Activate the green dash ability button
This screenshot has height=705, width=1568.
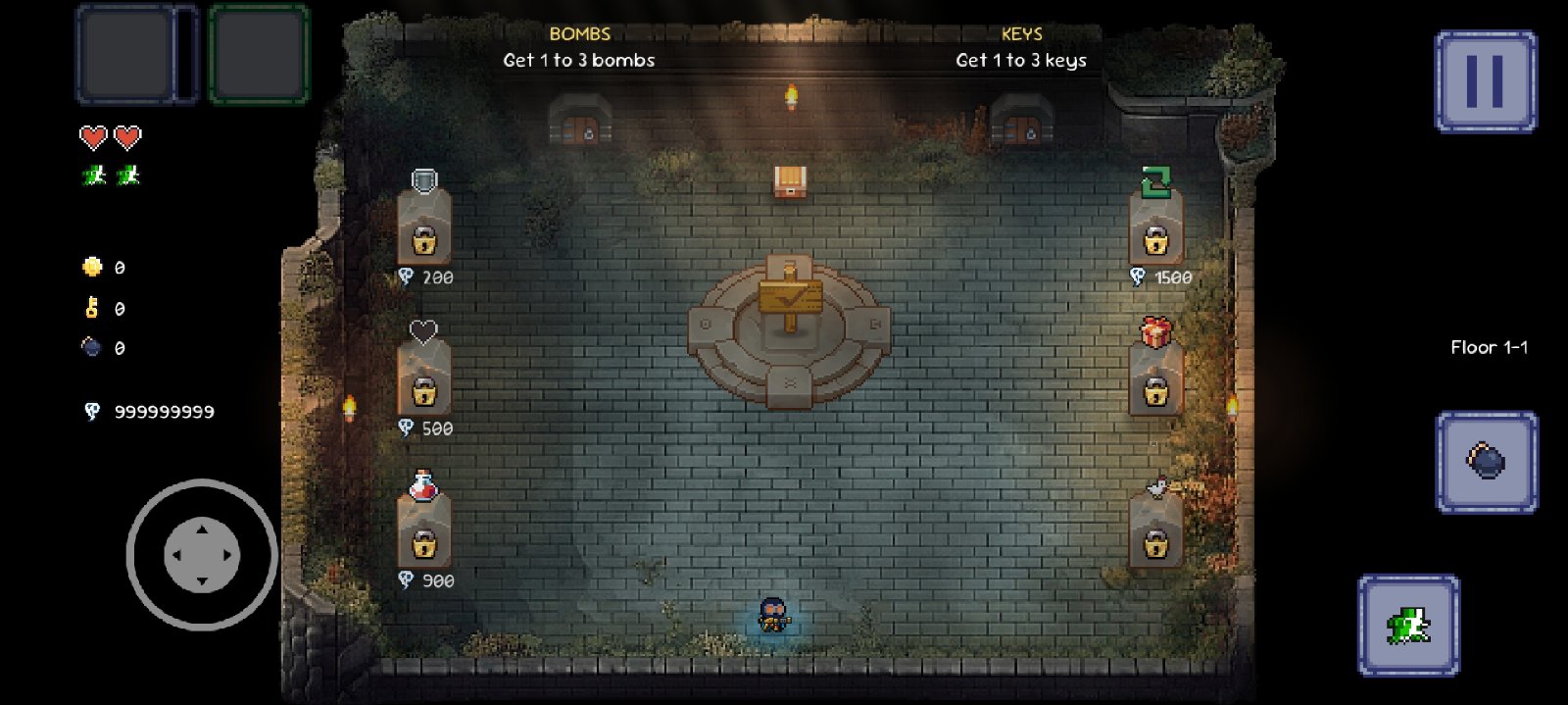[x=1408, y=625]
